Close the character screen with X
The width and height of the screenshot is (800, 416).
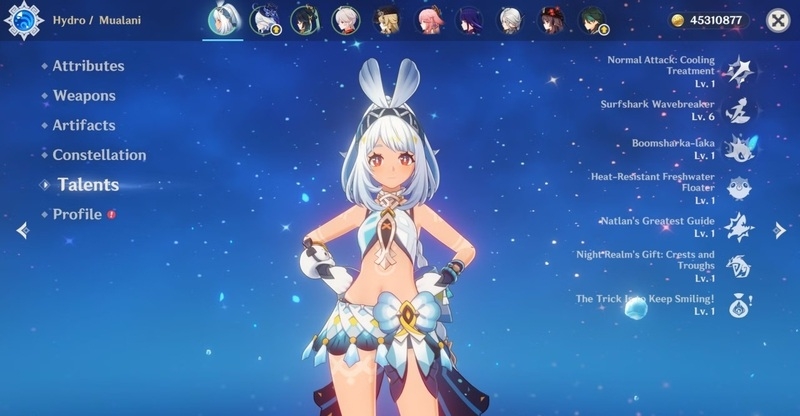[777, 20]
